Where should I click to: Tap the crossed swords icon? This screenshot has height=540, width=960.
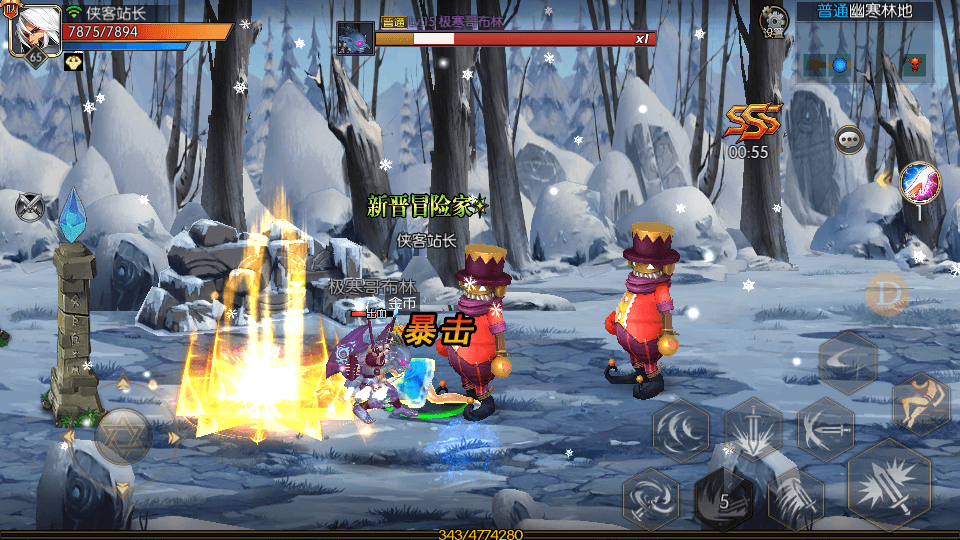tap(31, 207)
